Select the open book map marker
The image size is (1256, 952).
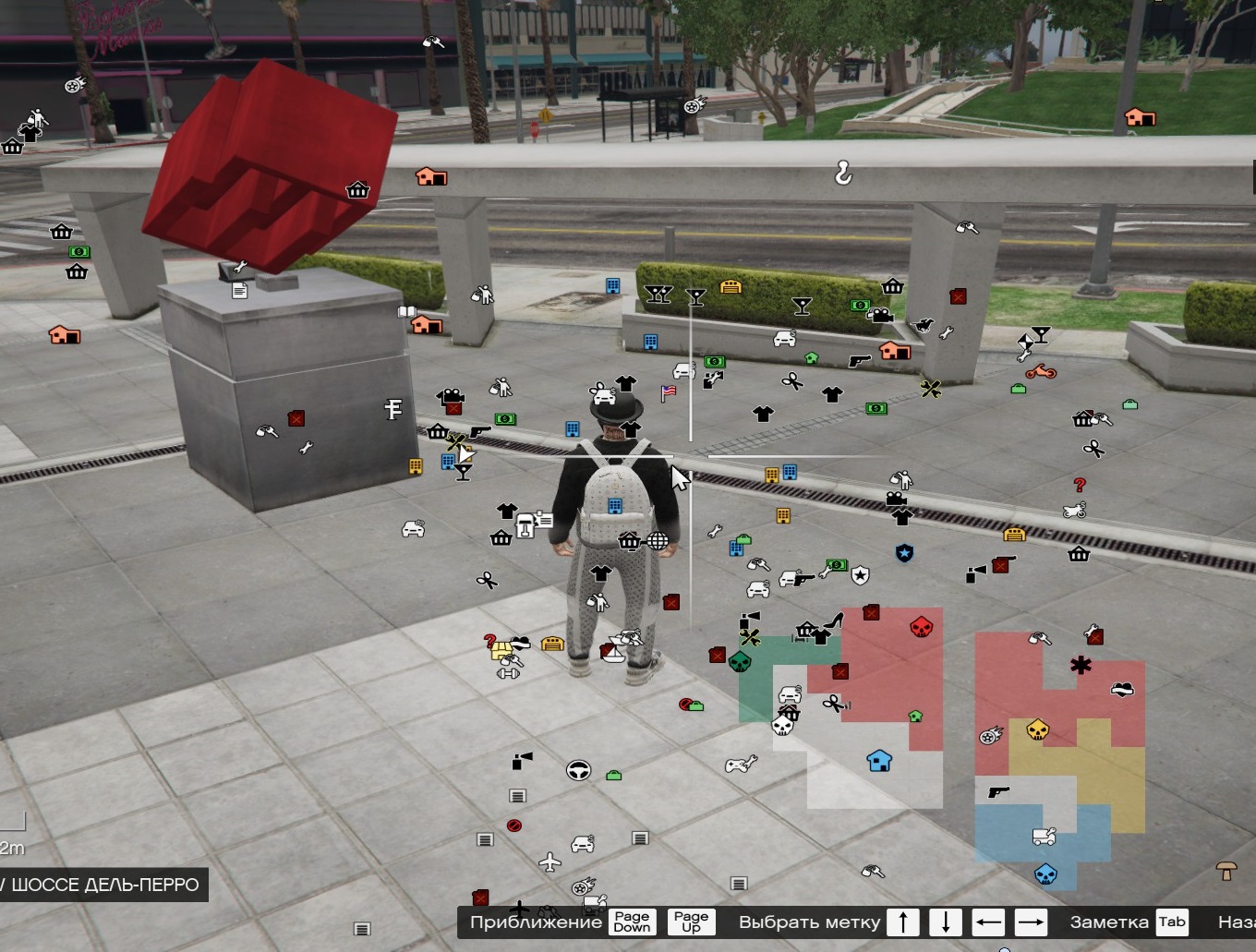pos(406,312)
